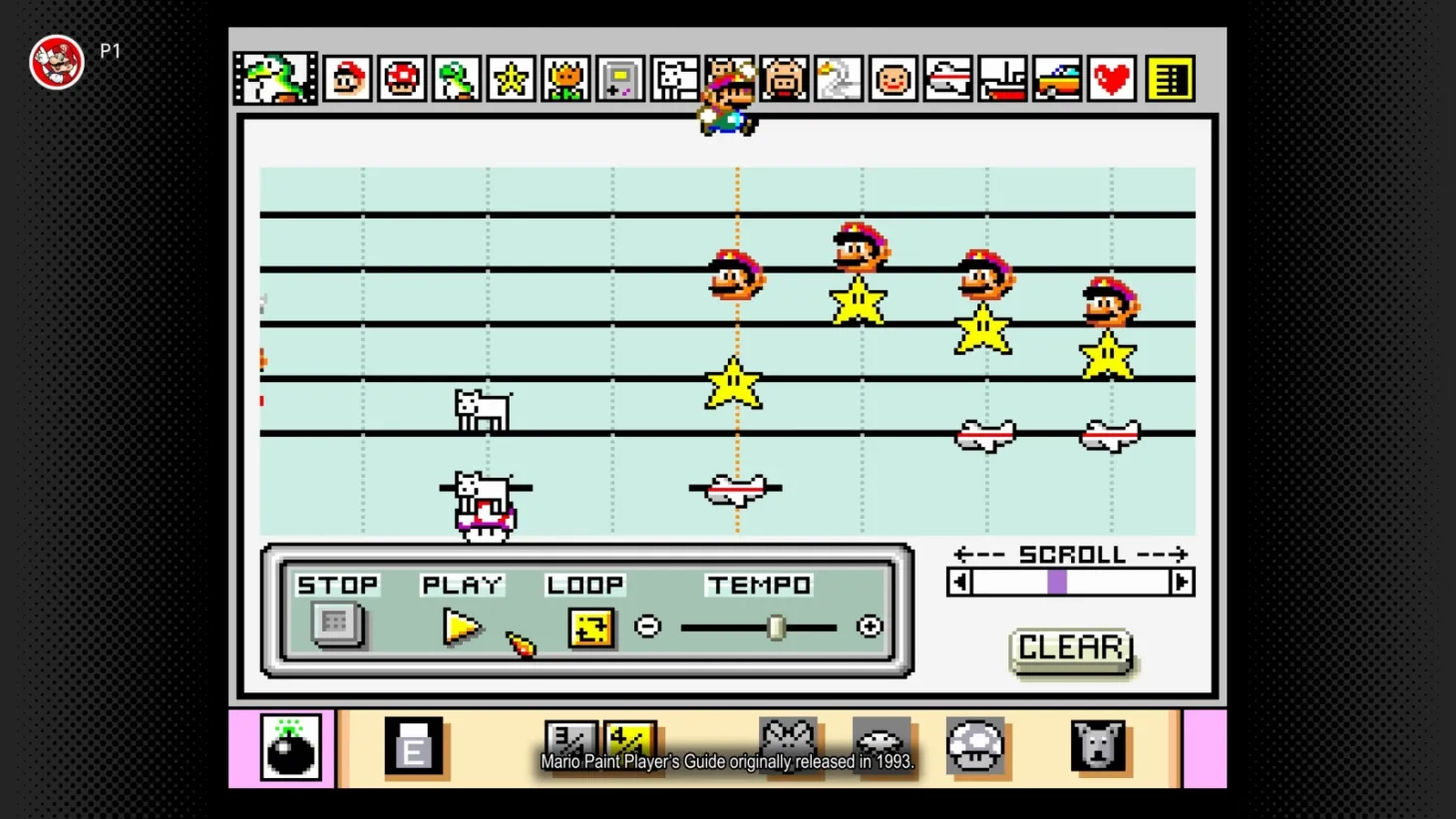Screen dimensions: 1456x819
Task: Adjust the TEMPO slider
Action: coord(778,626)
